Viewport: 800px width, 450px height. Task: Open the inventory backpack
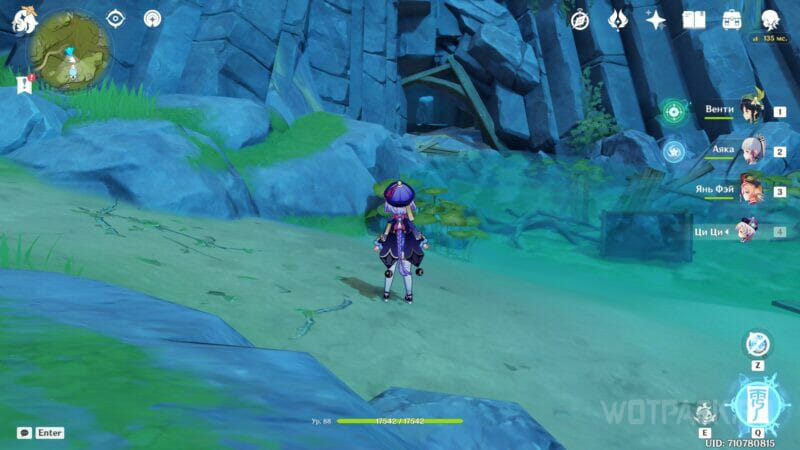click(732, 20)
